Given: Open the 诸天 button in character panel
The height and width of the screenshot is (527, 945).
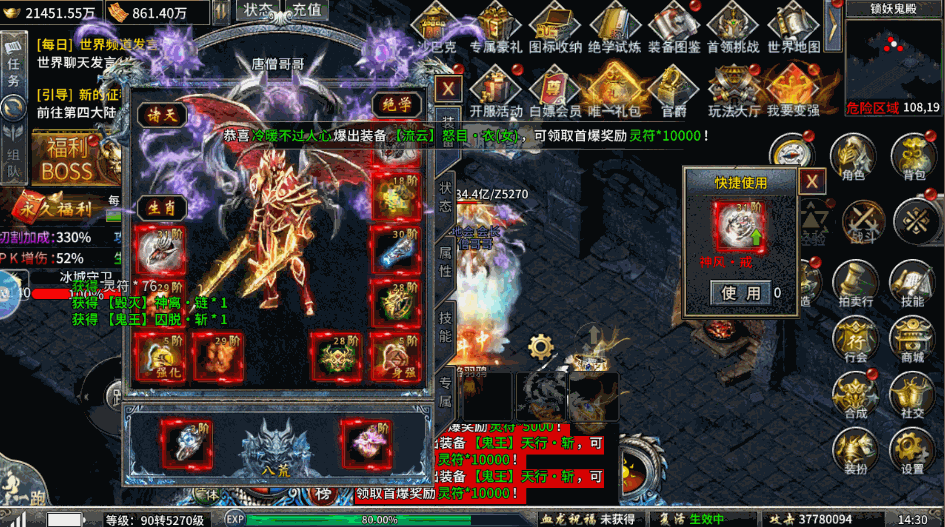Looking at the screenshot, I should click(x=161, y=115).
